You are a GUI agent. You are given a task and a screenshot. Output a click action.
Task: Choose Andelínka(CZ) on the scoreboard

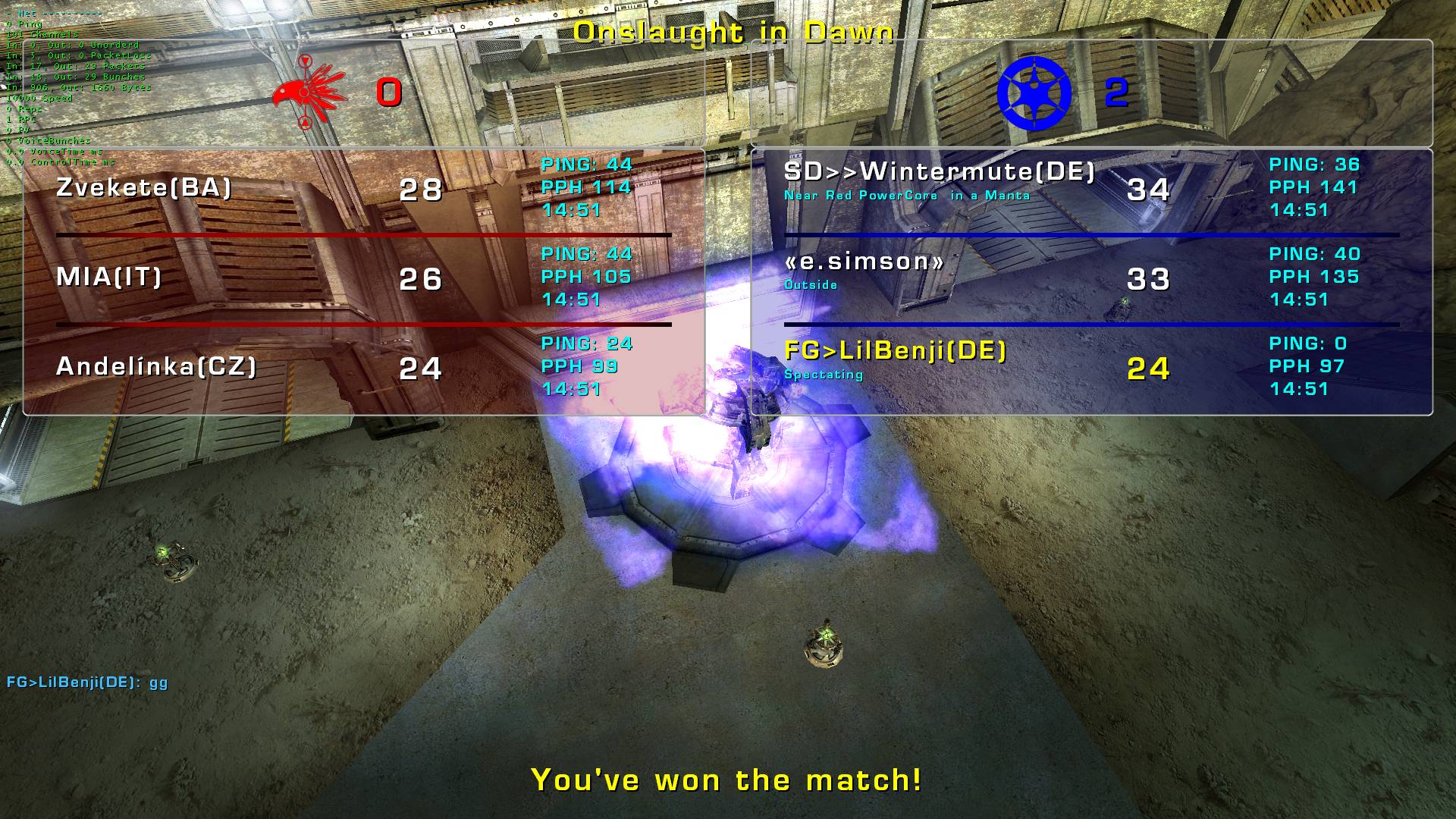[156, 366]
